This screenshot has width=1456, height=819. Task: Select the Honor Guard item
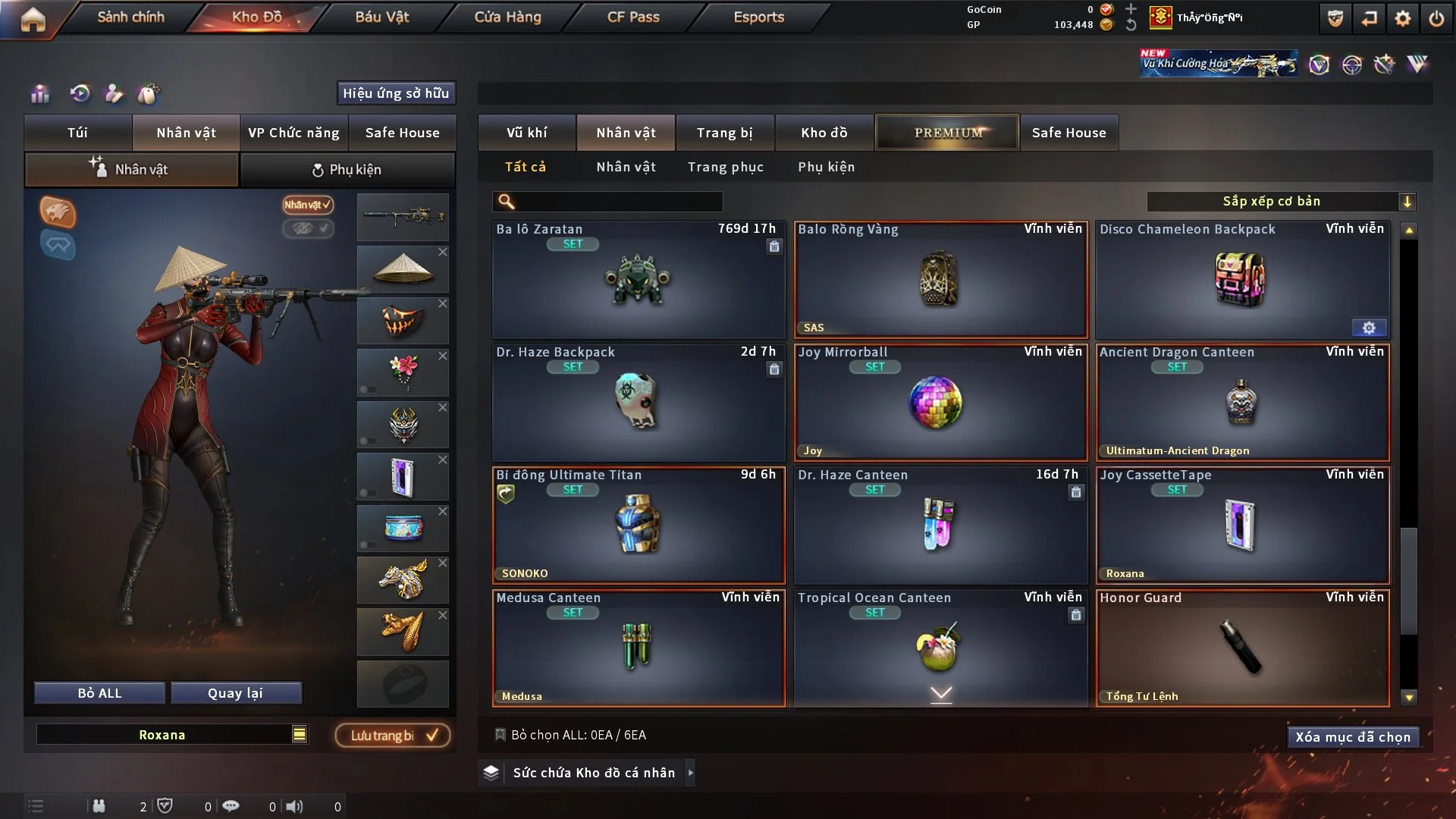tap(1242, 648)
